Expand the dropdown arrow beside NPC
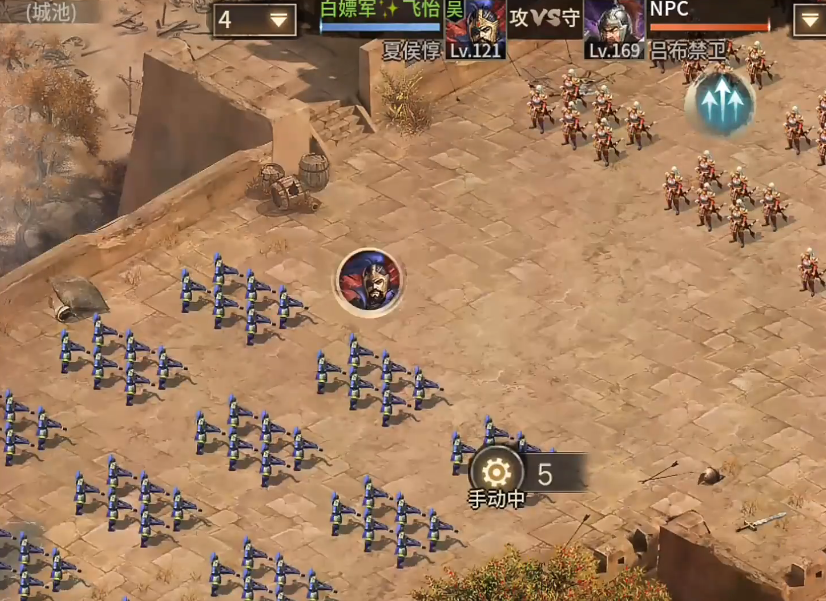 (x=809, y=20)
